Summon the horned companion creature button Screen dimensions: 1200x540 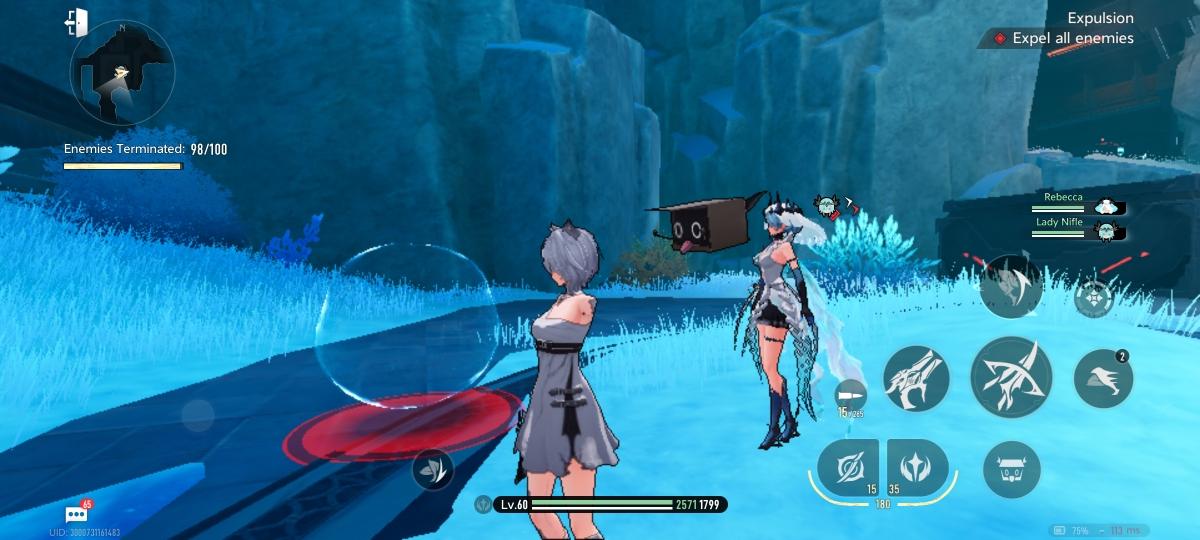click(x=1011, y=469)
